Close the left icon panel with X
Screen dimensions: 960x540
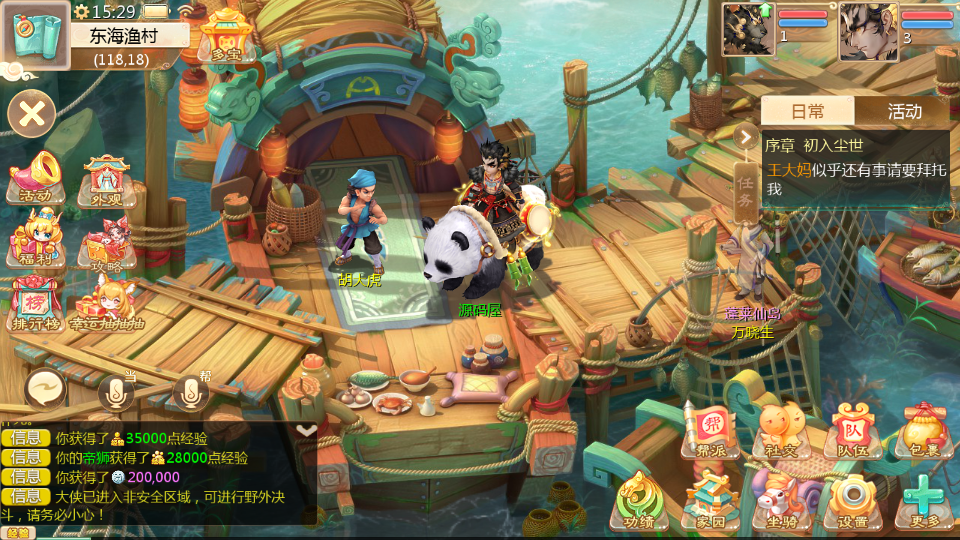[x=31, y=113]
